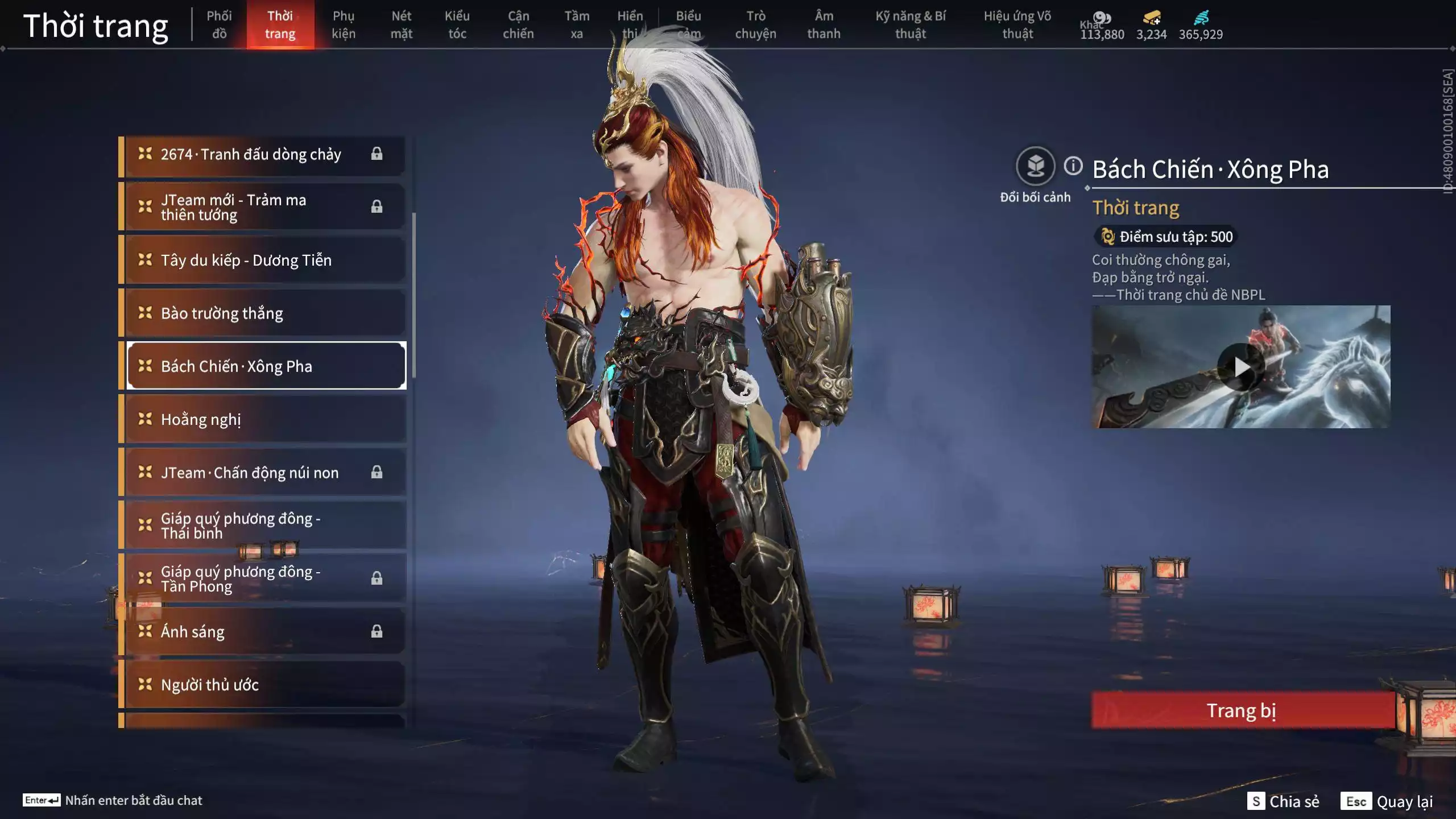1456x819 pixels.
Task: Open the Cận chiến tab
Action: (518, 25)
